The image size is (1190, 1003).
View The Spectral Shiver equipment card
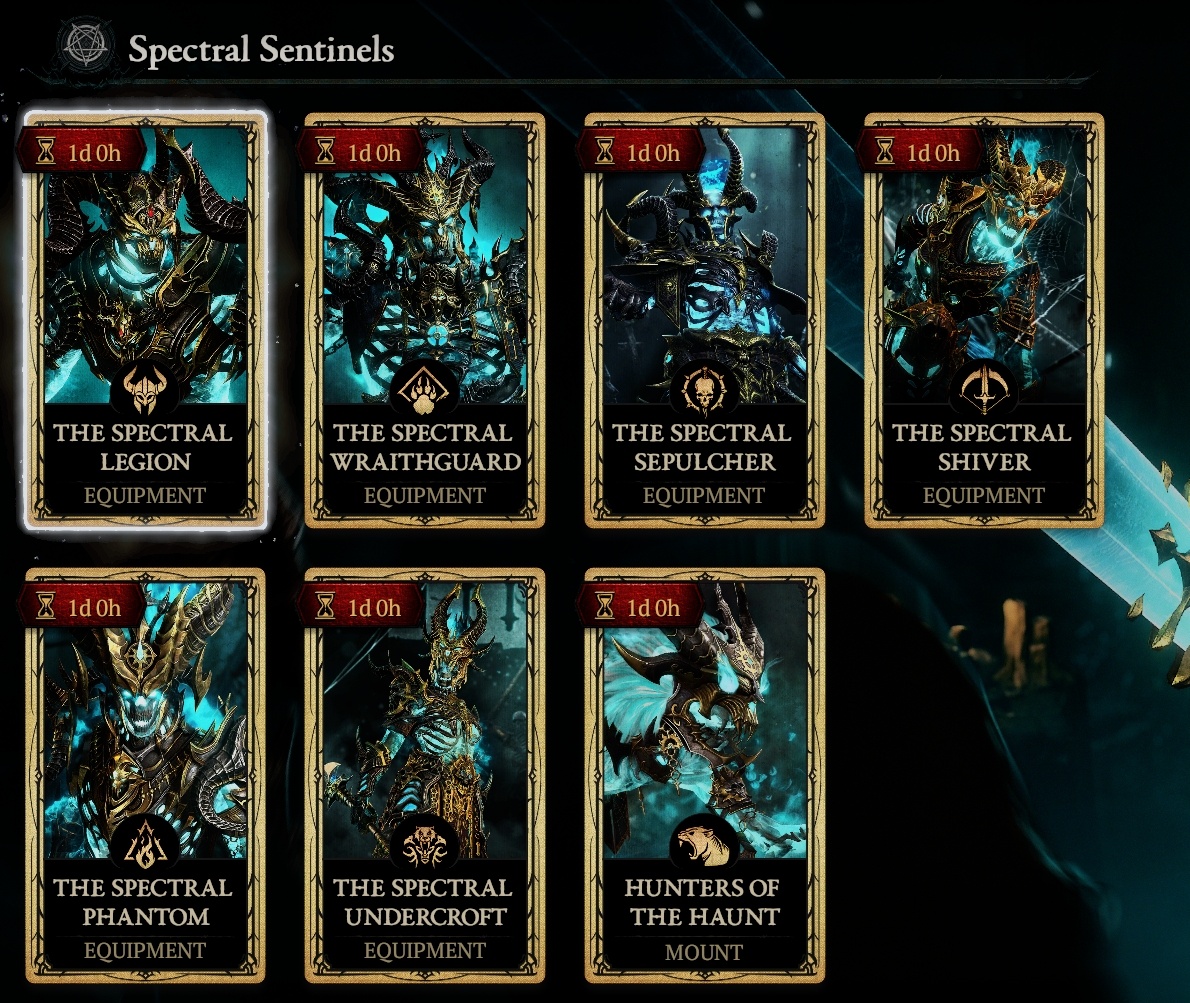(984, 320)
